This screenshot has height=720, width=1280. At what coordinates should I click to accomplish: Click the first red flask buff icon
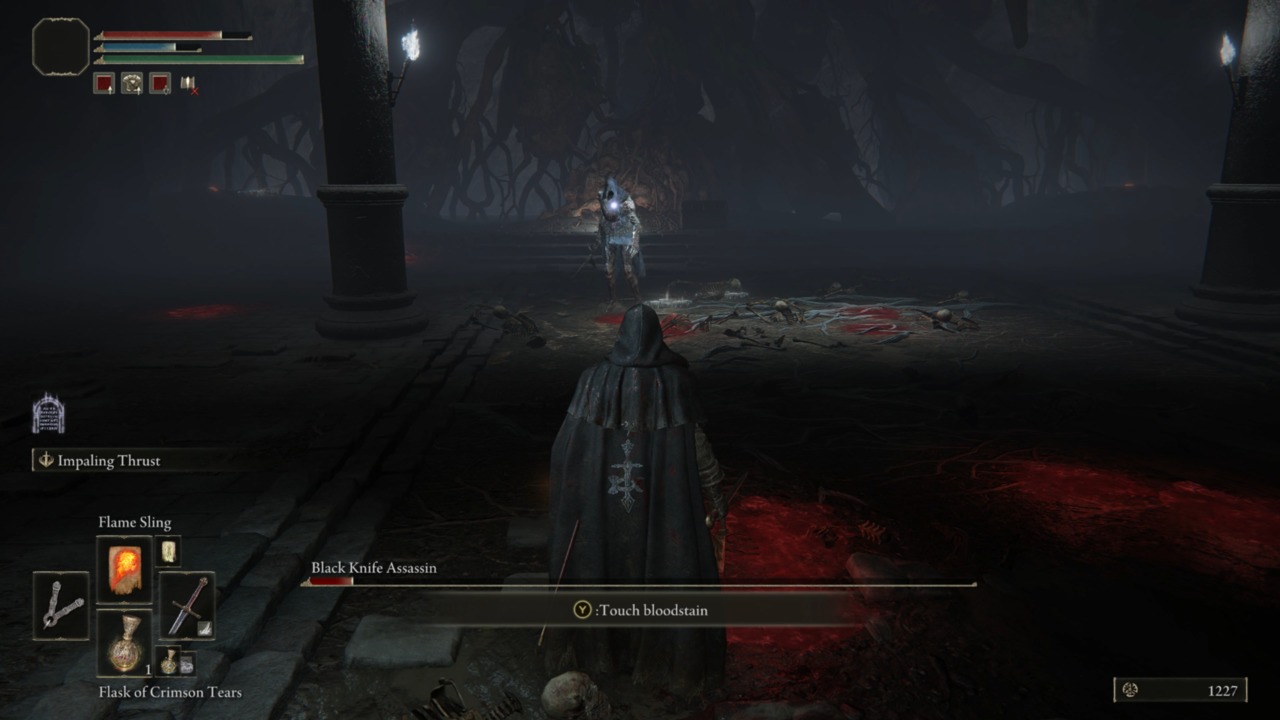(x=104, y=84)
